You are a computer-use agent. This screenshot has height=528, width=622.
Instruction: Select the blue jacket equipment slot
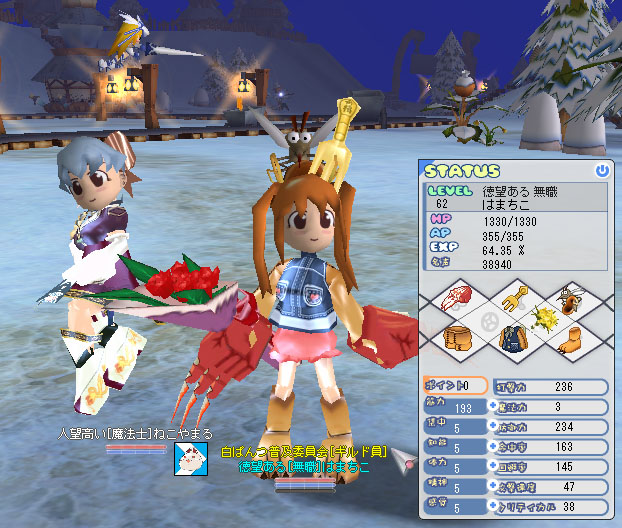click(516, 339)
